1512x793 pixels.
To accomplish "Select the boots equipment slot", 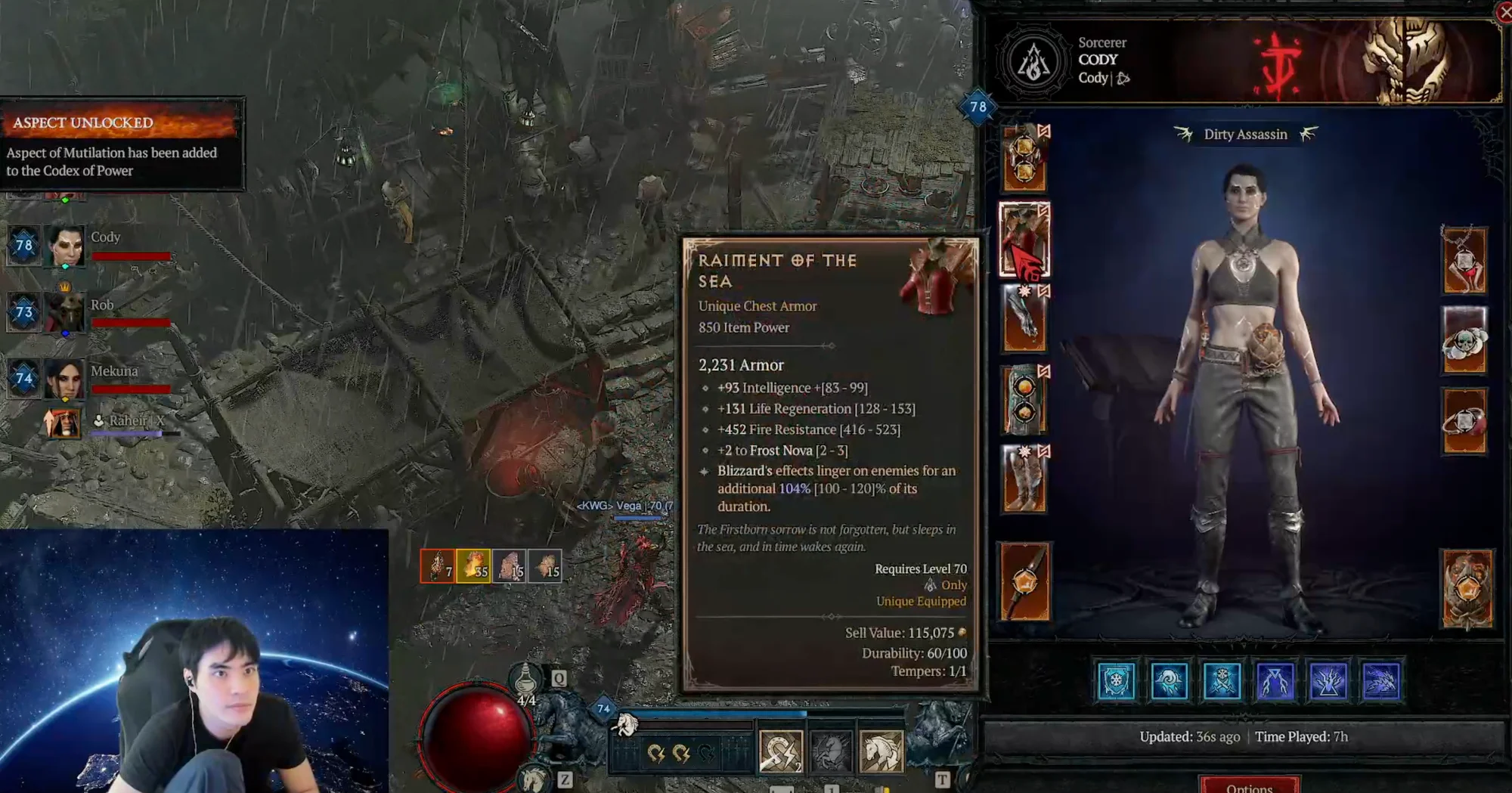I will click(1024, 479).
